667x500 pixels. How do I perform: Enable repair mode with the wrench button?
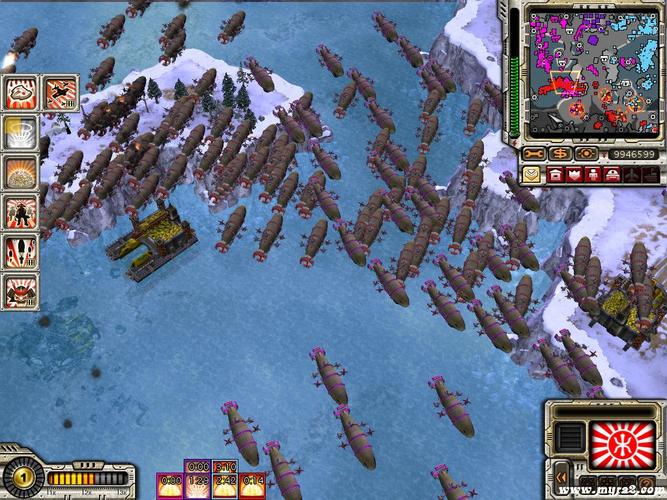coord(534,155)
